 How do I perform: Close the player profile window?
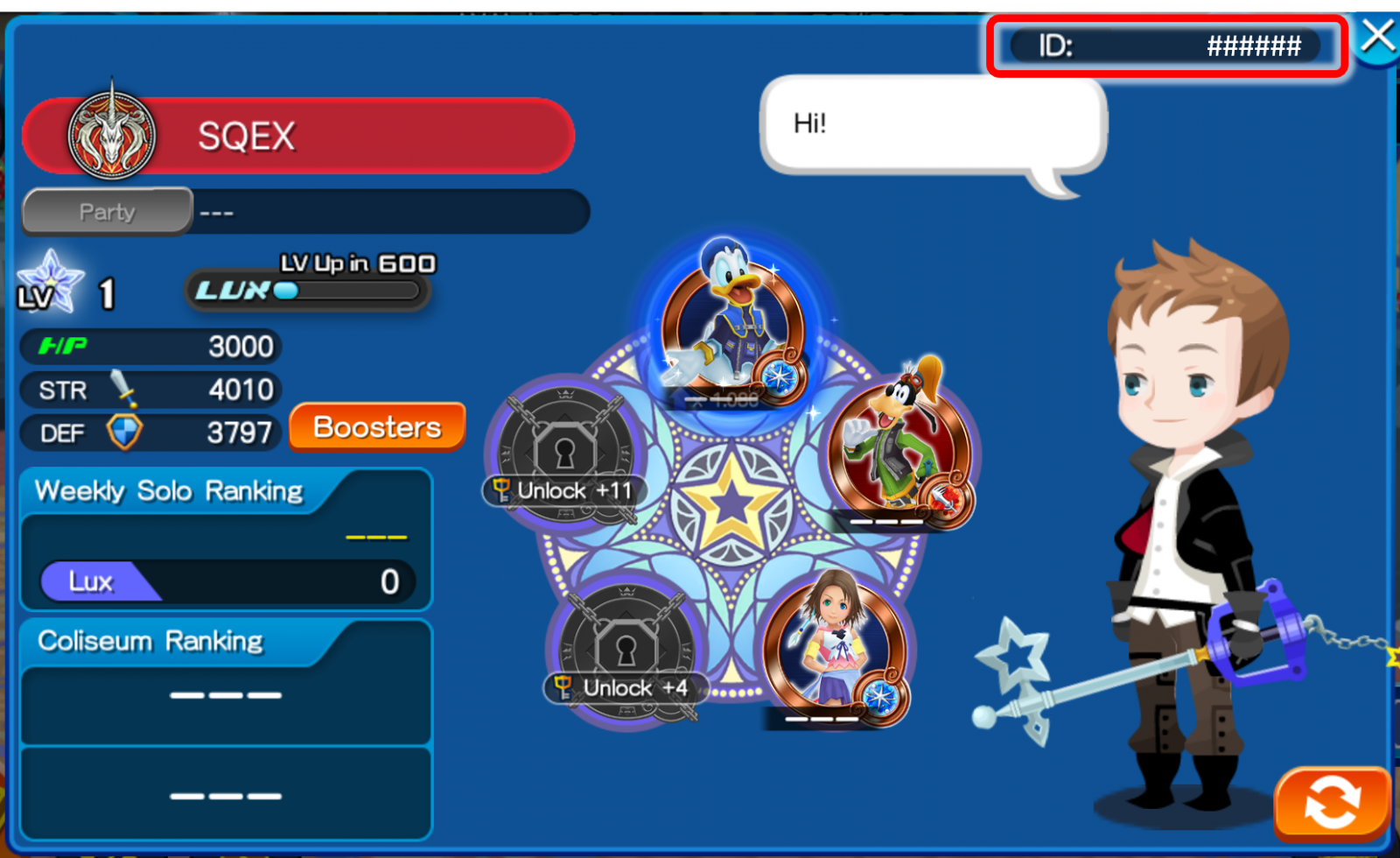pyautogui.click(x=1377, y=38)
